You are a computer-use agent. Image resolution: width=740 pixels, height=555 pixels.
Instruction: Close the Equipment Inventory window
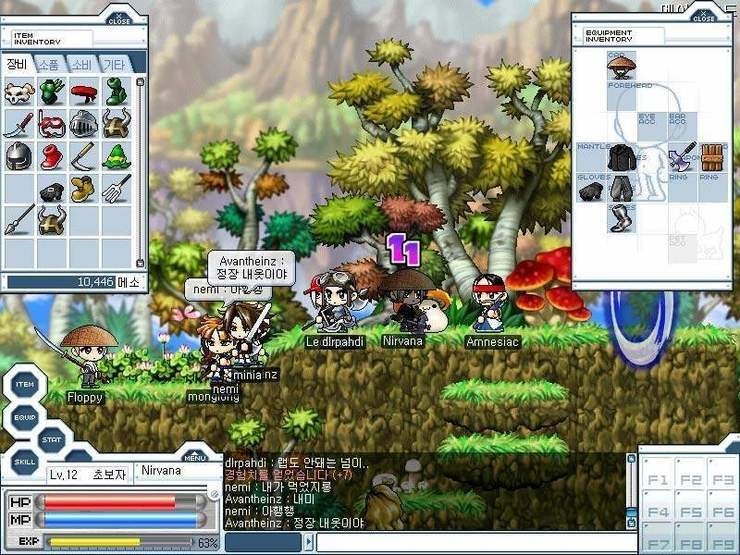[704, 18]
